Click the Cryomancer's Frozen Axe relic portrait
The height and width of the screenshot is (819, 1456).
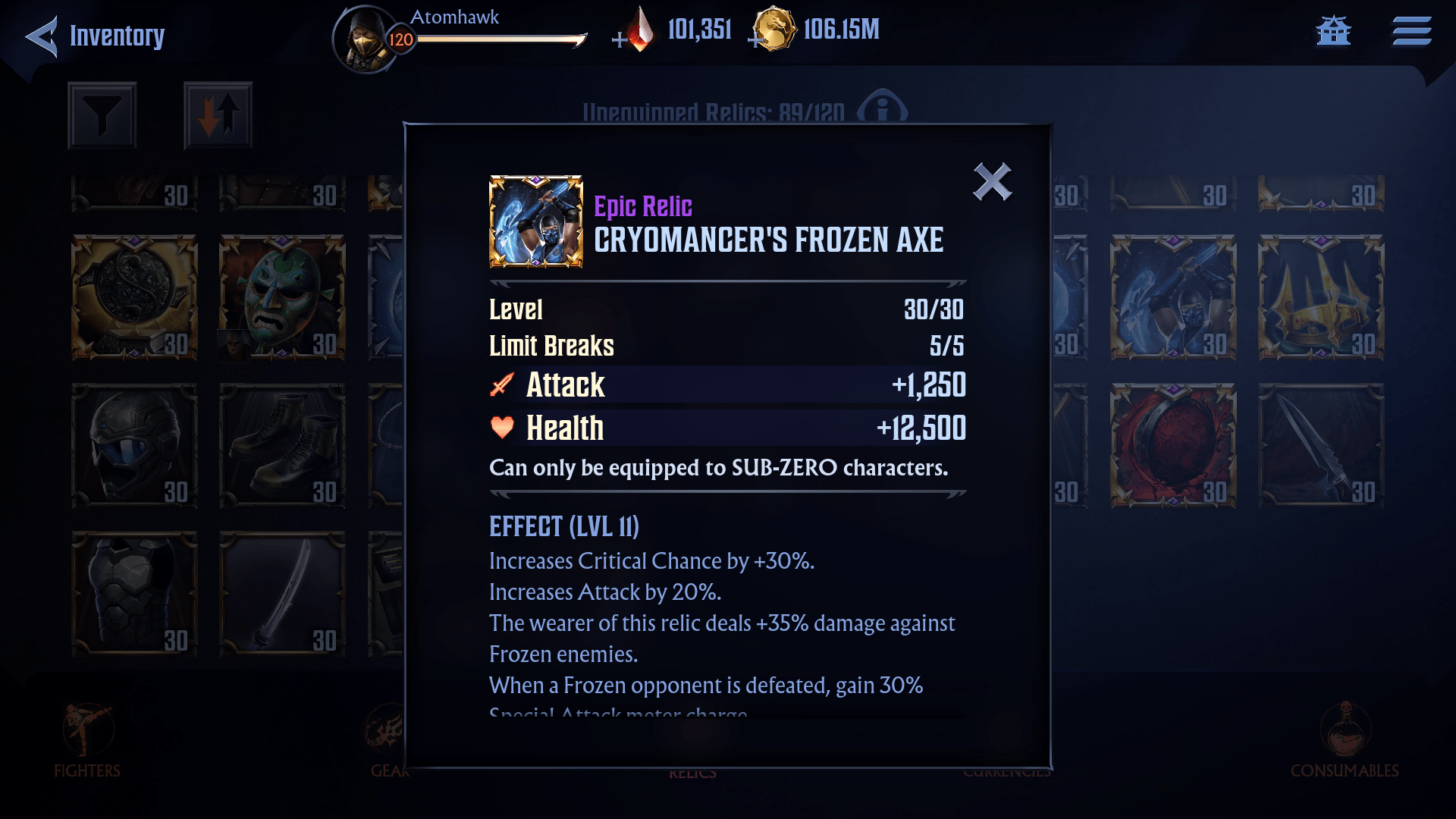pos(536,221)
